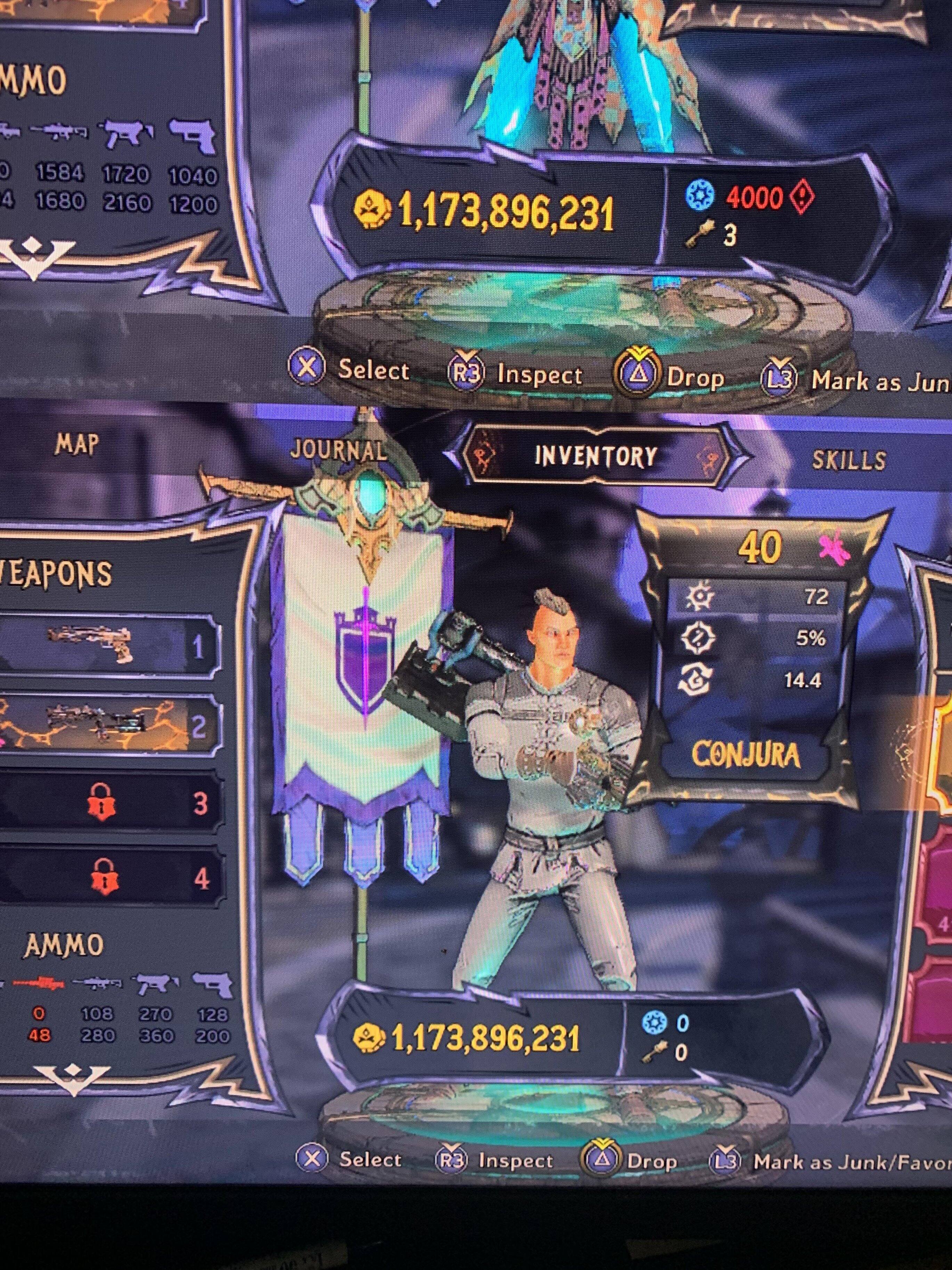Screen dimensions: 952x1270
Task: Click the locked weapon slot 3
Action: pyautogui.click(x=109, y=802)
